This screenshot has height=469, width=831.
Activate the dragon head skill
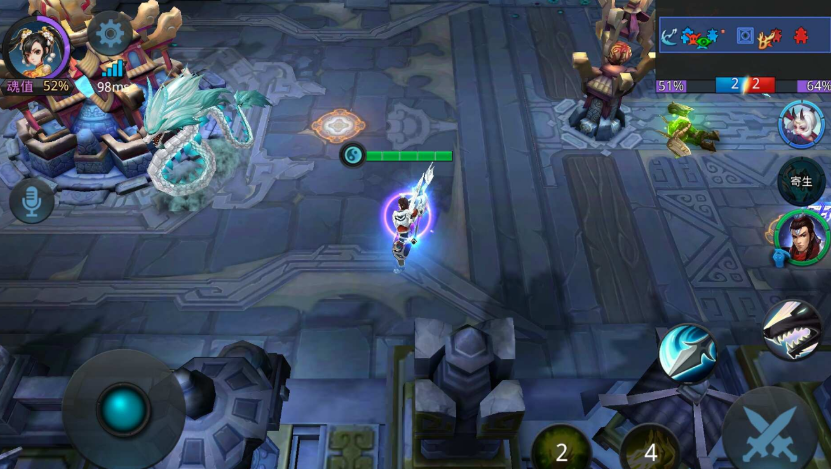coord(791,329)
